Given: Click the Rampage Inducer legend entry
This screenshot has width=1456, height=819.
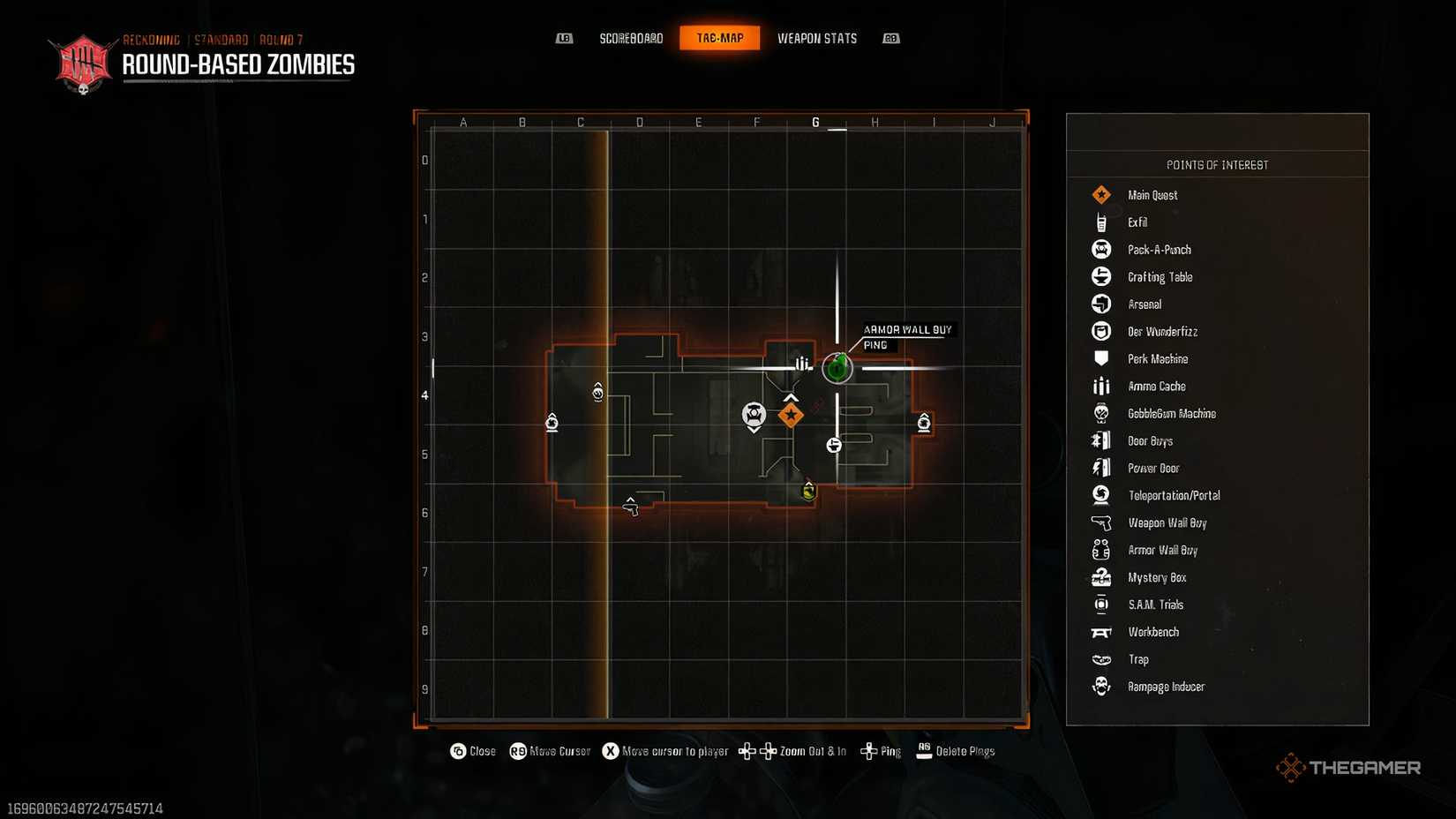Looking at the screenshot, I should pos(1165,687).
